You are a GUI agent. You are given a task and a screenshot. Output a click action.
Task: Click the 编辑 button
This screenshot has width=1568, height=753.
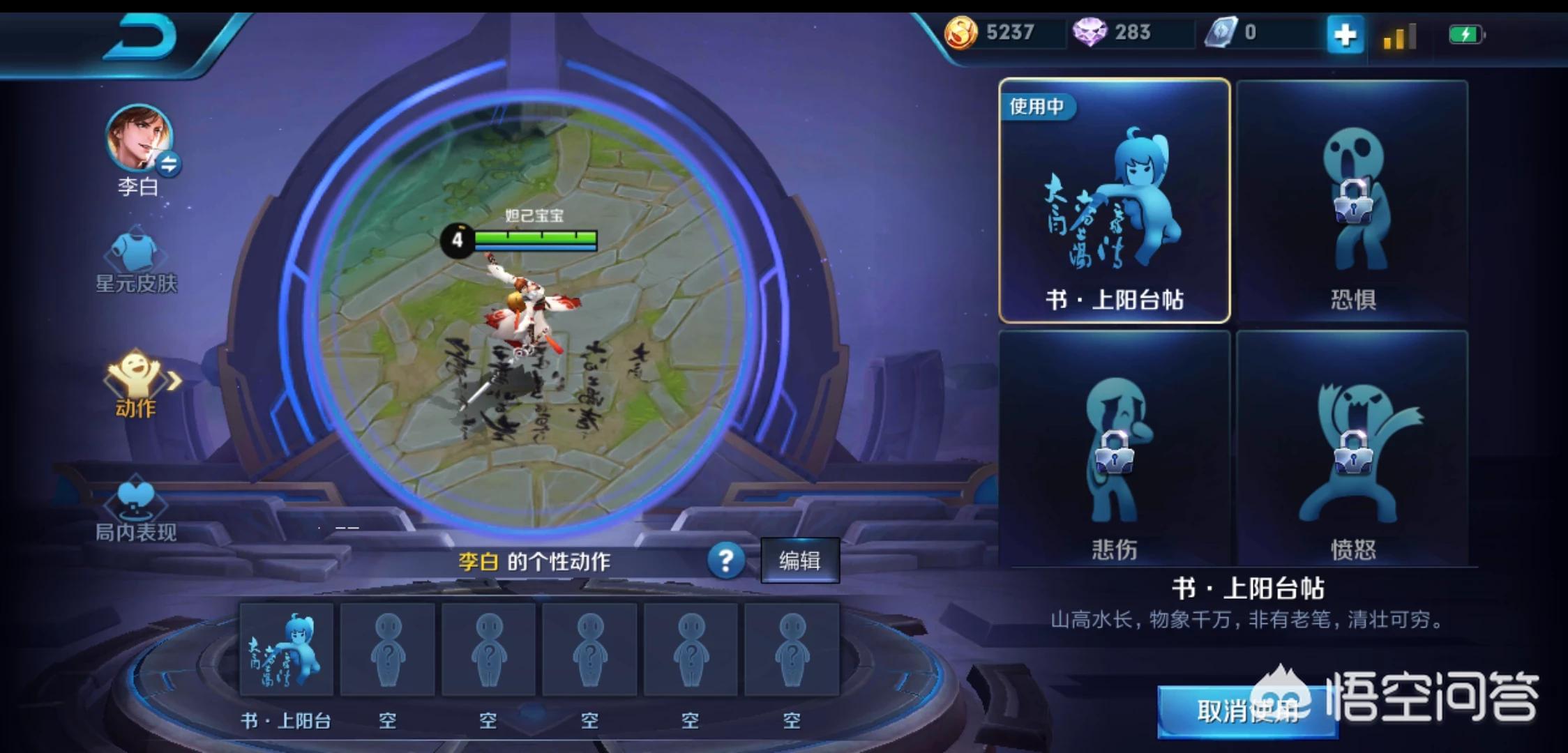[x=799, y=561]
